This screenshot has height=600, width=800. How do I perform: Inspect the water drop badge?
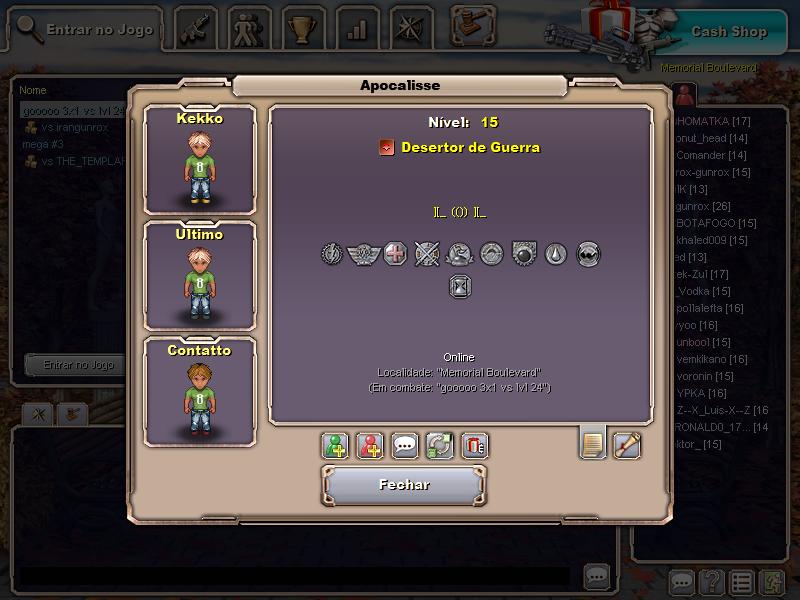(556, 254)
